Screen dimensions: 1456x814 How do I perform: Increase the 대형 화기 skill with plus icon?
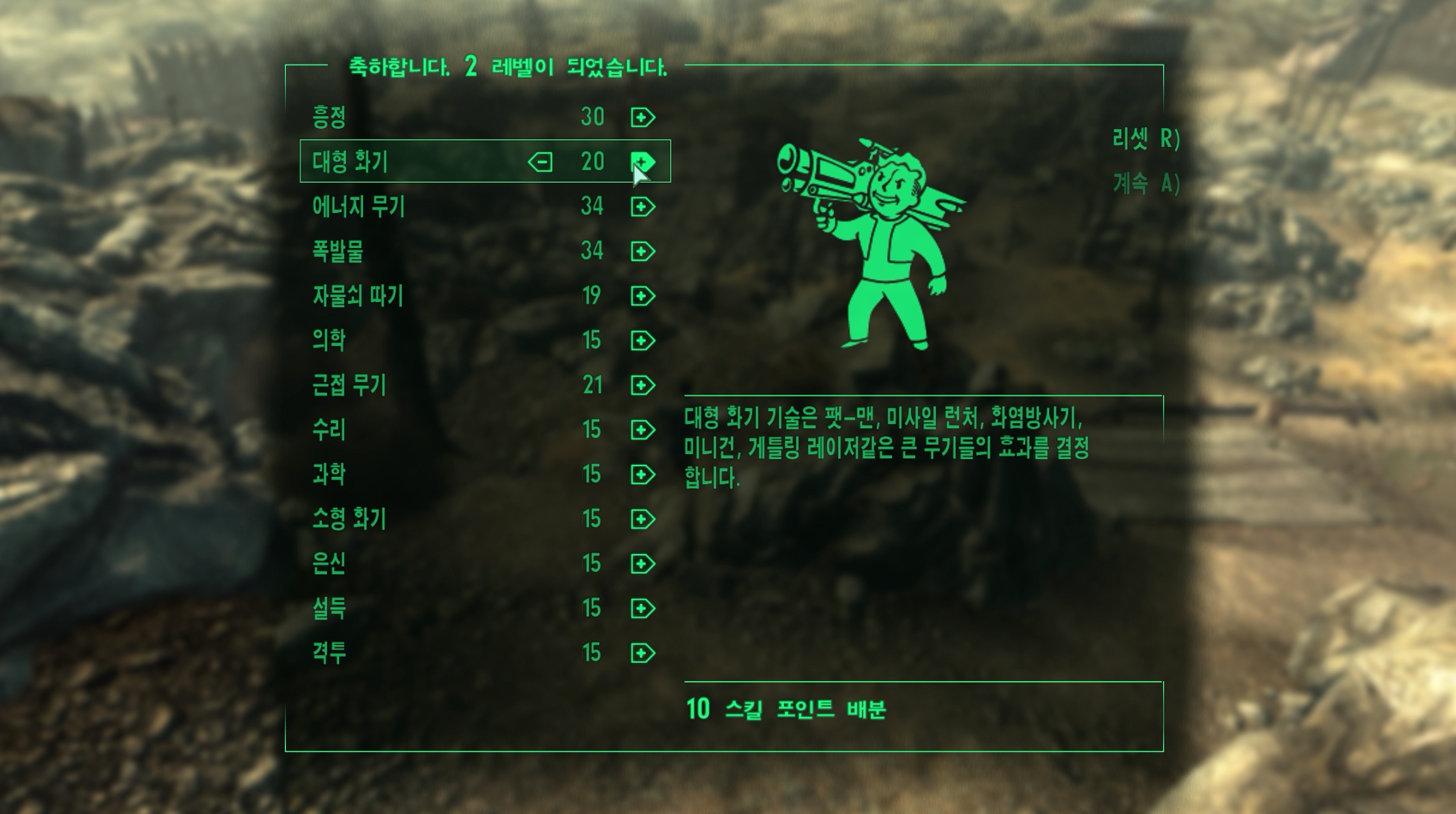point(641,162)
